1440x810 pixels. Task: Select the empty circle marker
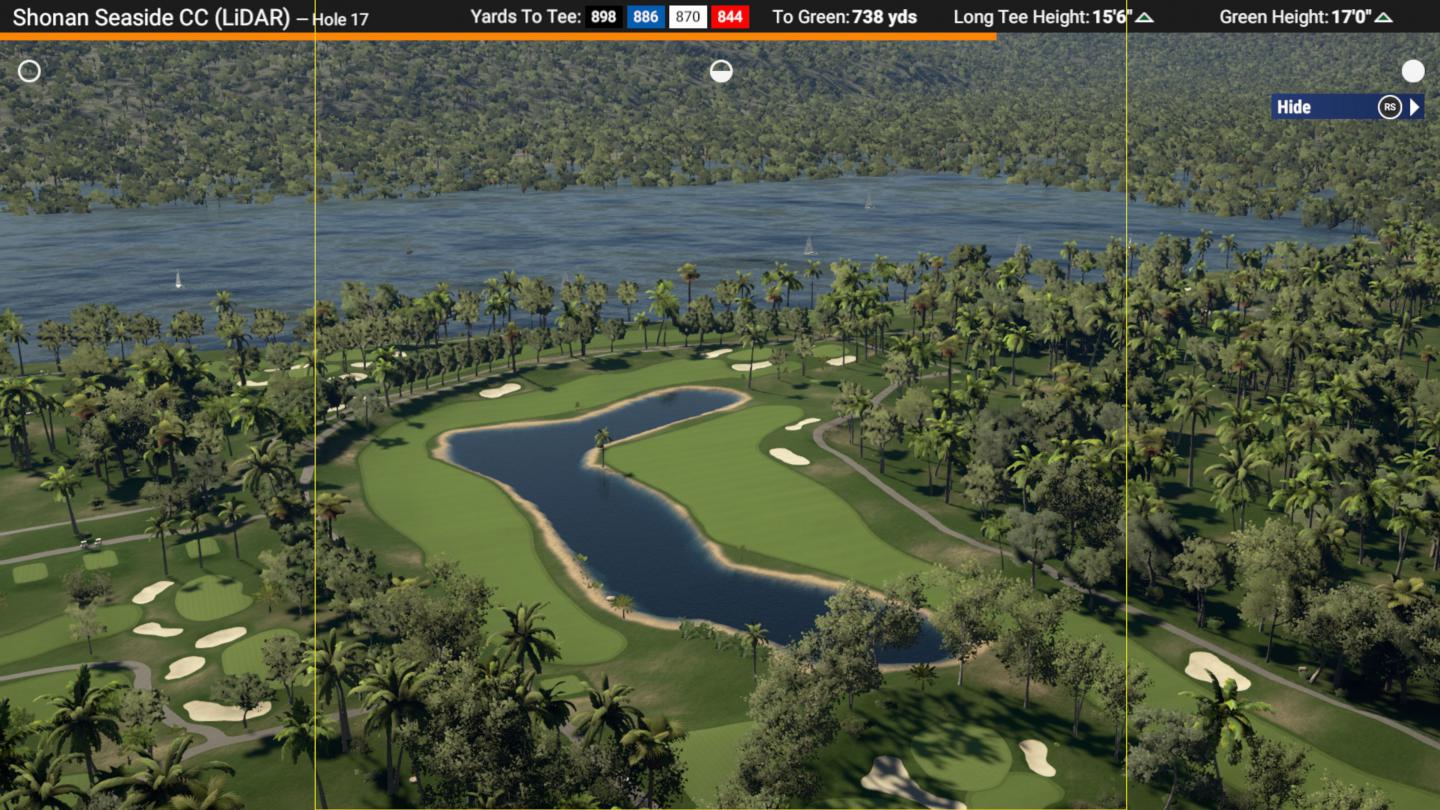[x=30, y=71]
